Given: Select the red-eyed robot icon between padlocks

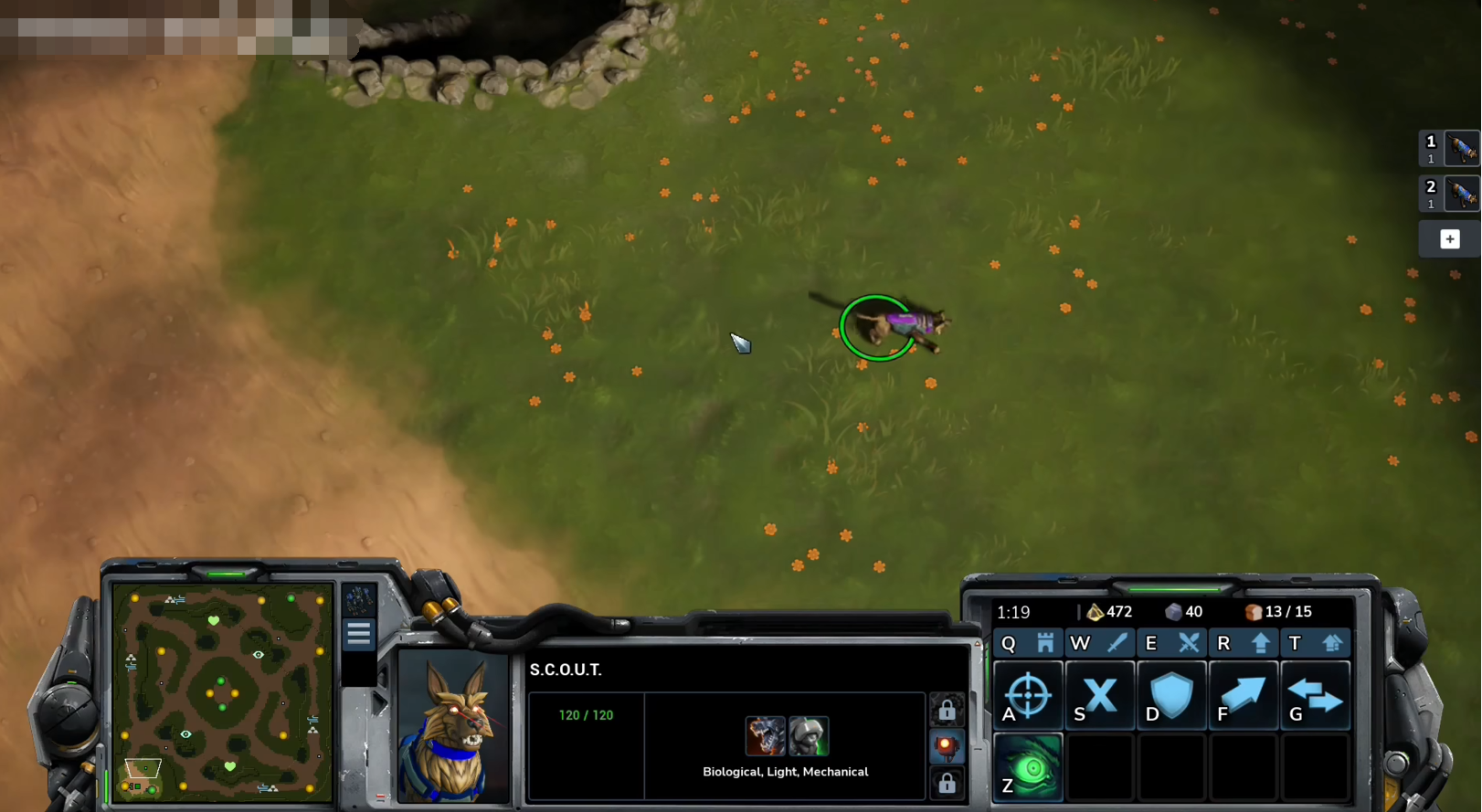Looking at the screenshot, I should pyautogui.click(x=947, y=747).
